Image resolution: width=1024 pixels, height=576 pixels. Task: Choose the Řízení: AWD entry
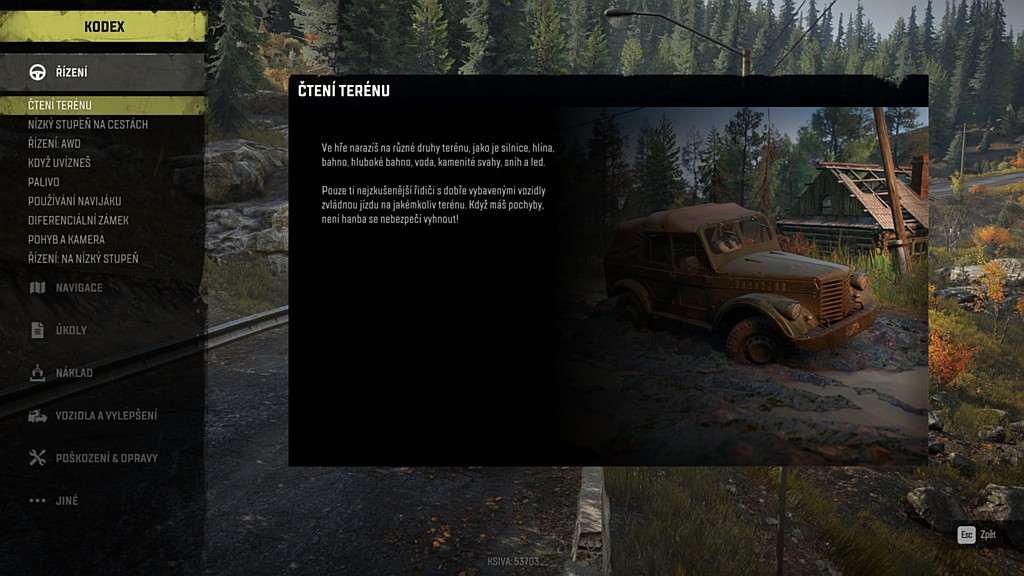point(54,143)
